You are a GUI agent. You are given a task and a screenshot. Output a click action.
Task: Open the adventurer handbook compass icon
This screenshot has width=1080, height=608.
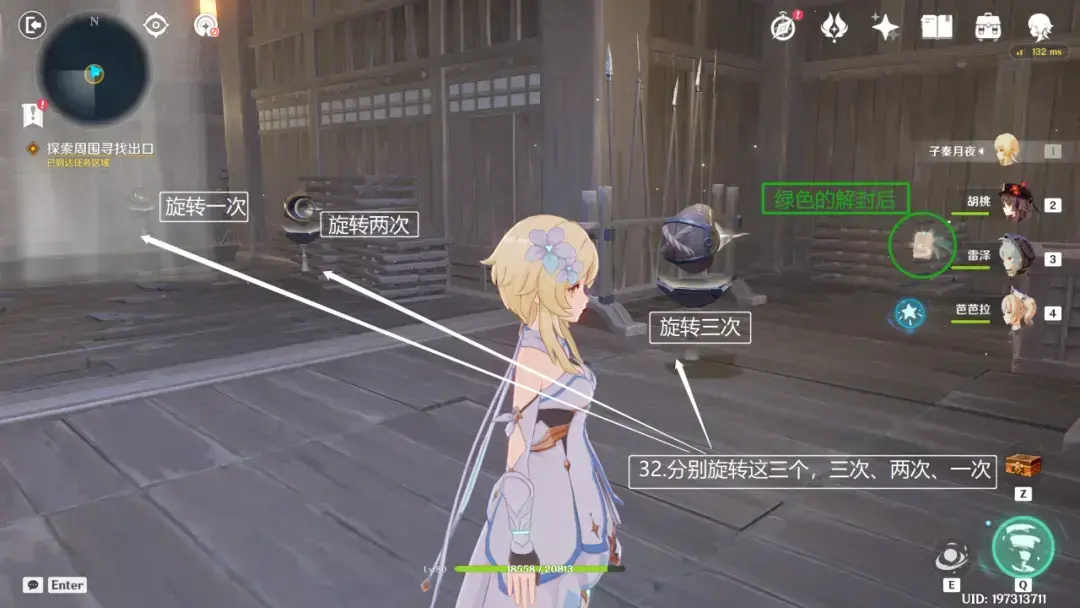click(x=784, y=27)
